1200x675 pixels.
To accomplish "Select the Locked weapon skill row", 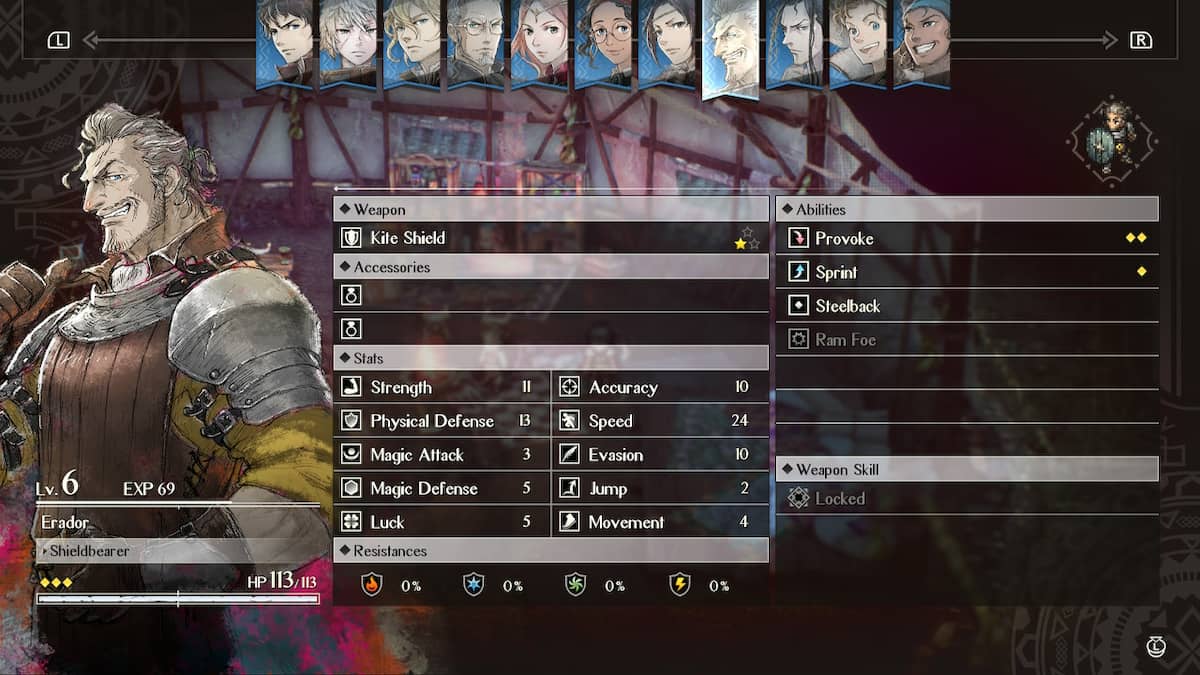I will click(x=966, y=498).
